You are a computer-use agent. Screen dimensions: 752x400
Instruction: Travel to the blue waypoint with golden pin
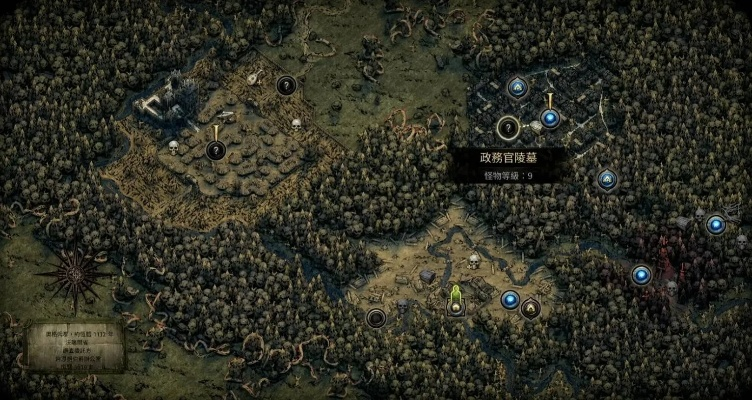[549, 119]
